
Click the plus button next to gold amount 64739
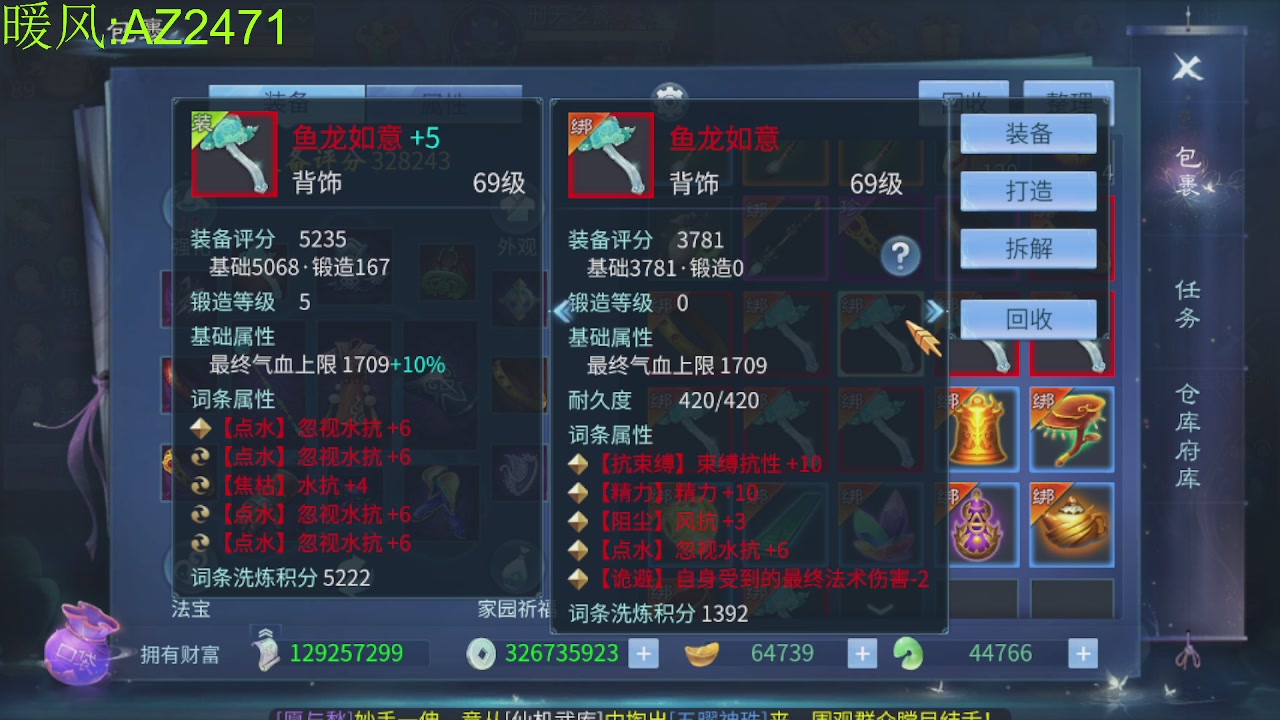coord(861,653)
